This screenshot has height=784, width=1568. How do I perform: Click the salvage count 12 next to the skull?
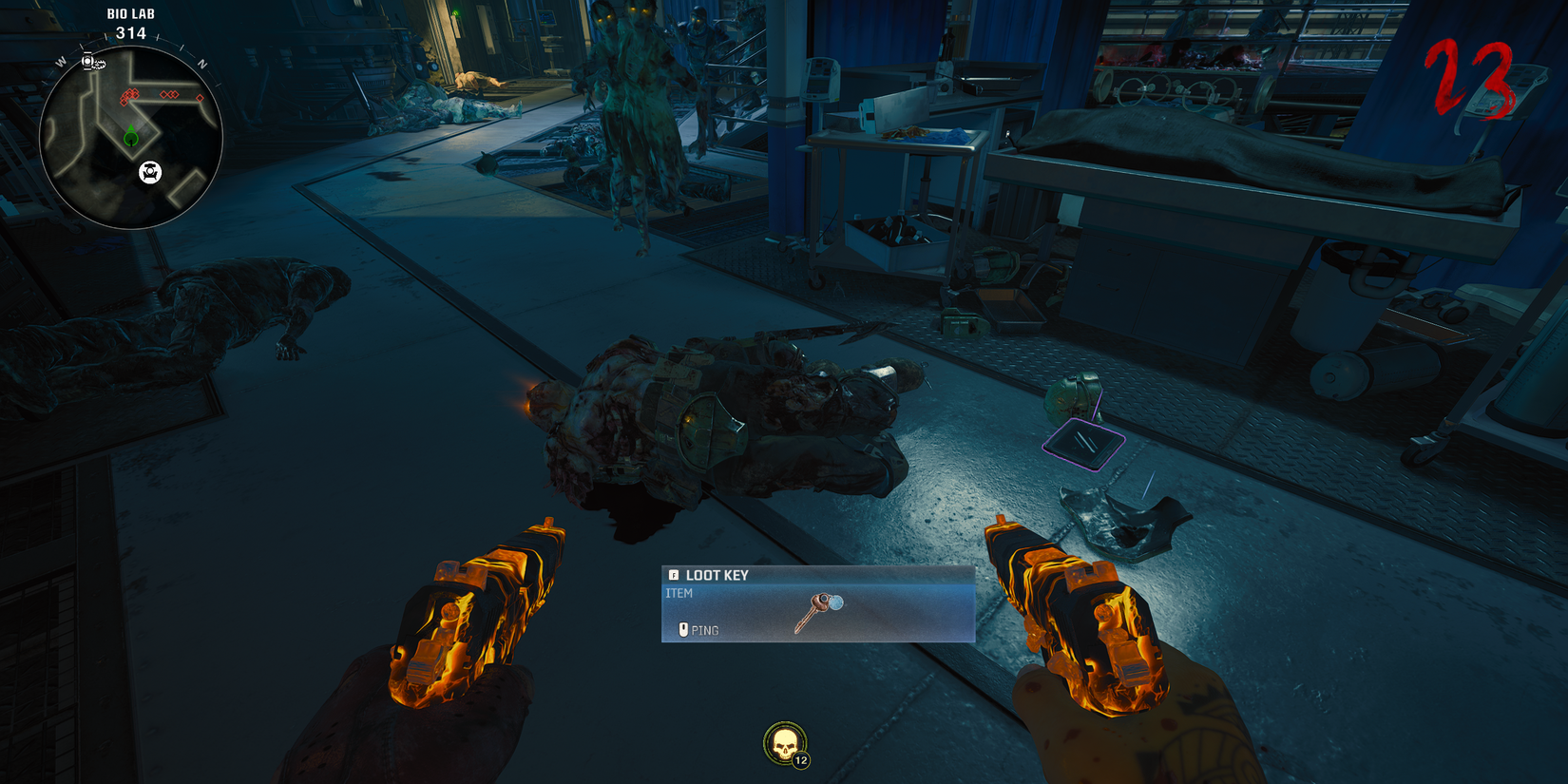tap(799, 760)
